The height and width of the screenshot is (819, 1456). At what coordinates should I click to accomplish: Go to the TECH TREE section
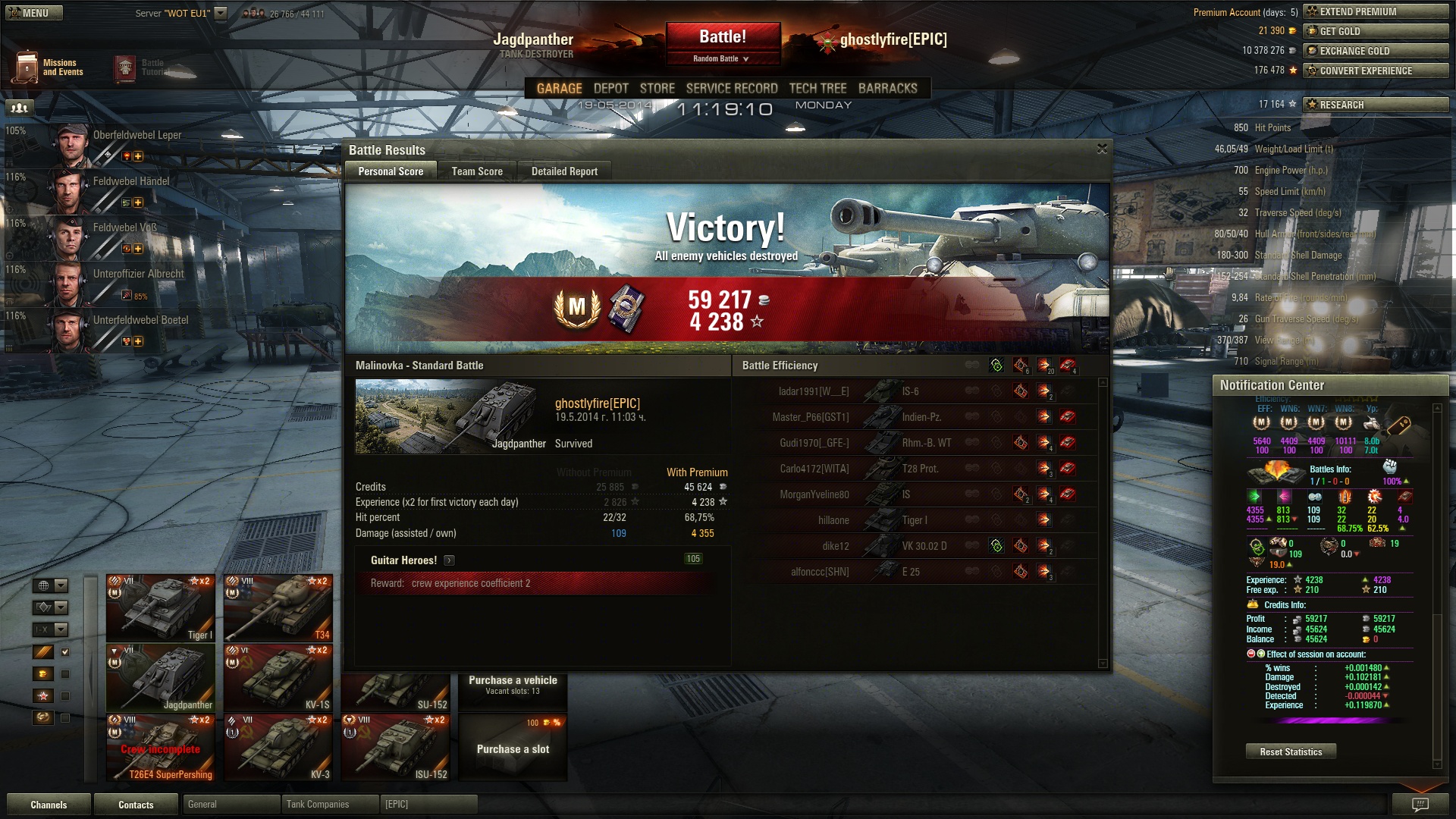pyautogui.click(x=817, y=89)
